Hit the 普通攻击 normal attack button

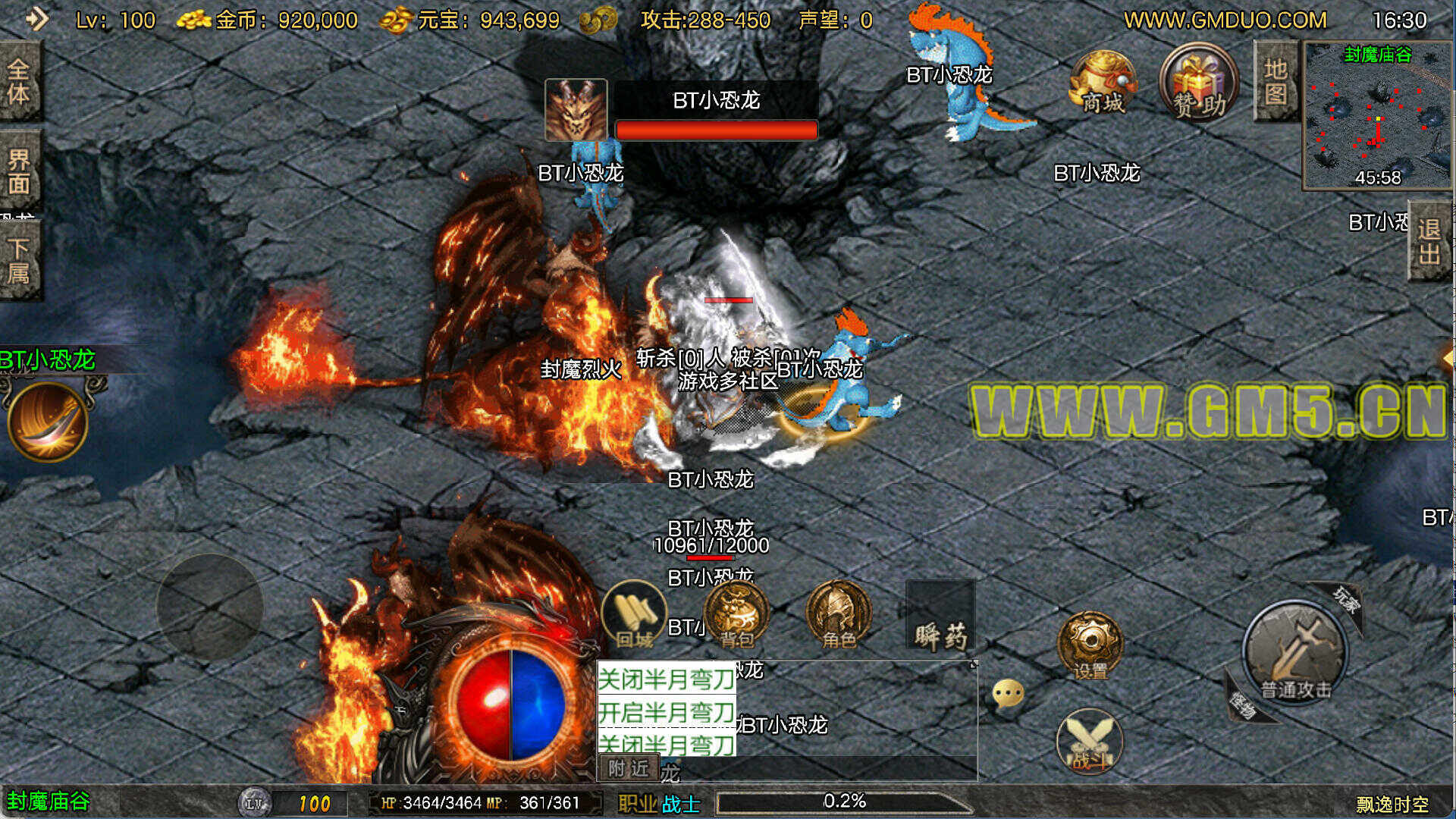[1294, 651]
